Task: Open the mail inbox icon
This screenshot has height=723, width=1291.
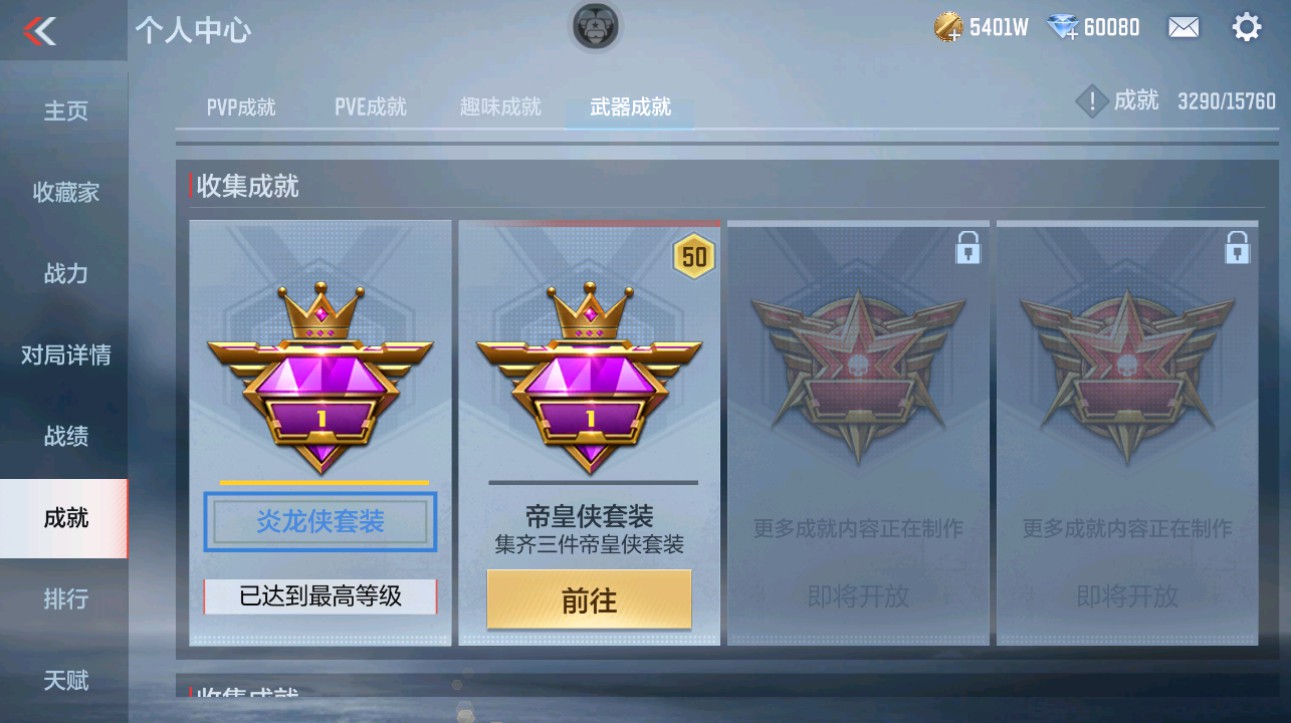Action: tap(1183, 26)
